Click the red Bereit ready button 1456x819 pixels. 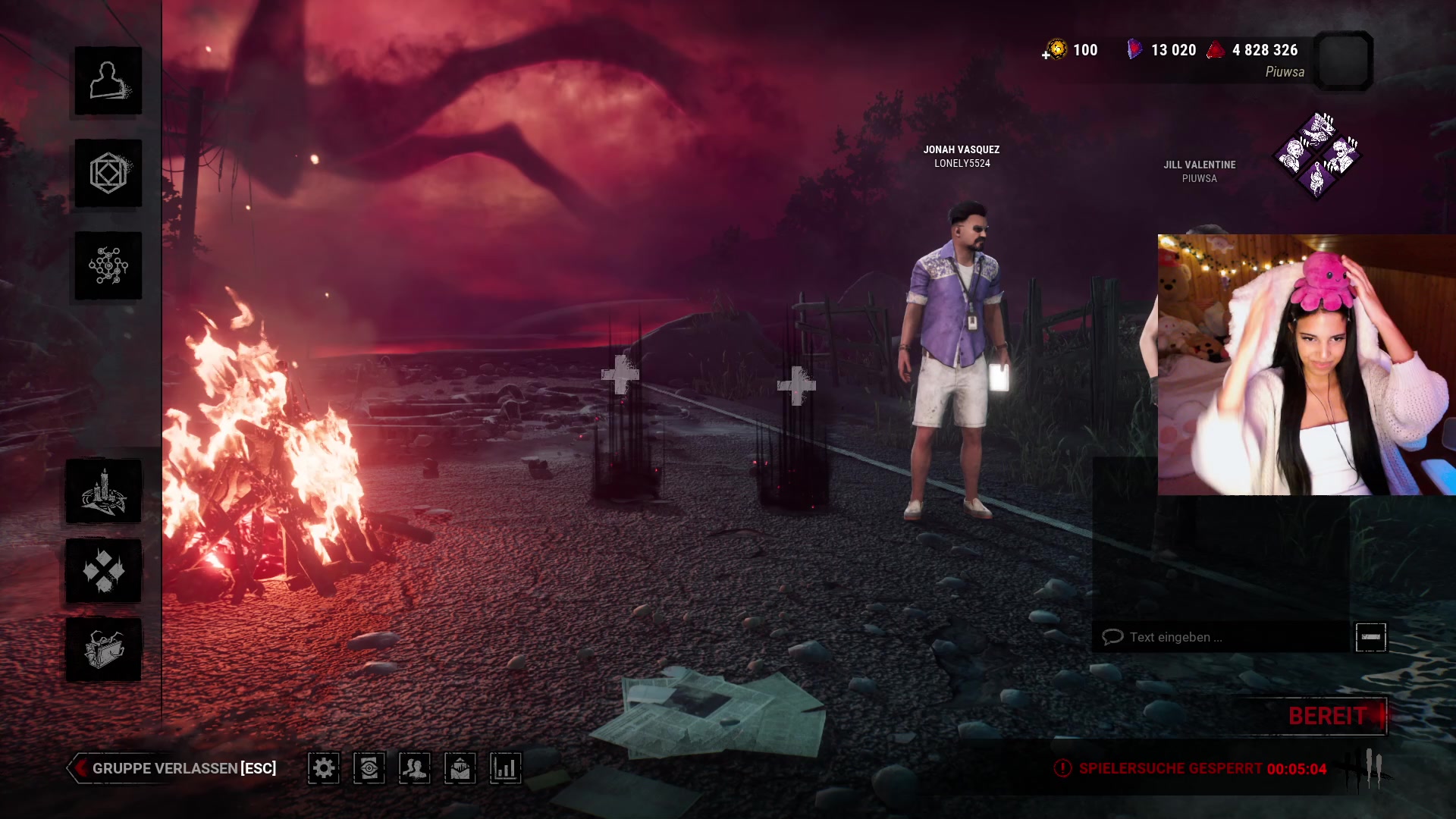click(1327, 716)
